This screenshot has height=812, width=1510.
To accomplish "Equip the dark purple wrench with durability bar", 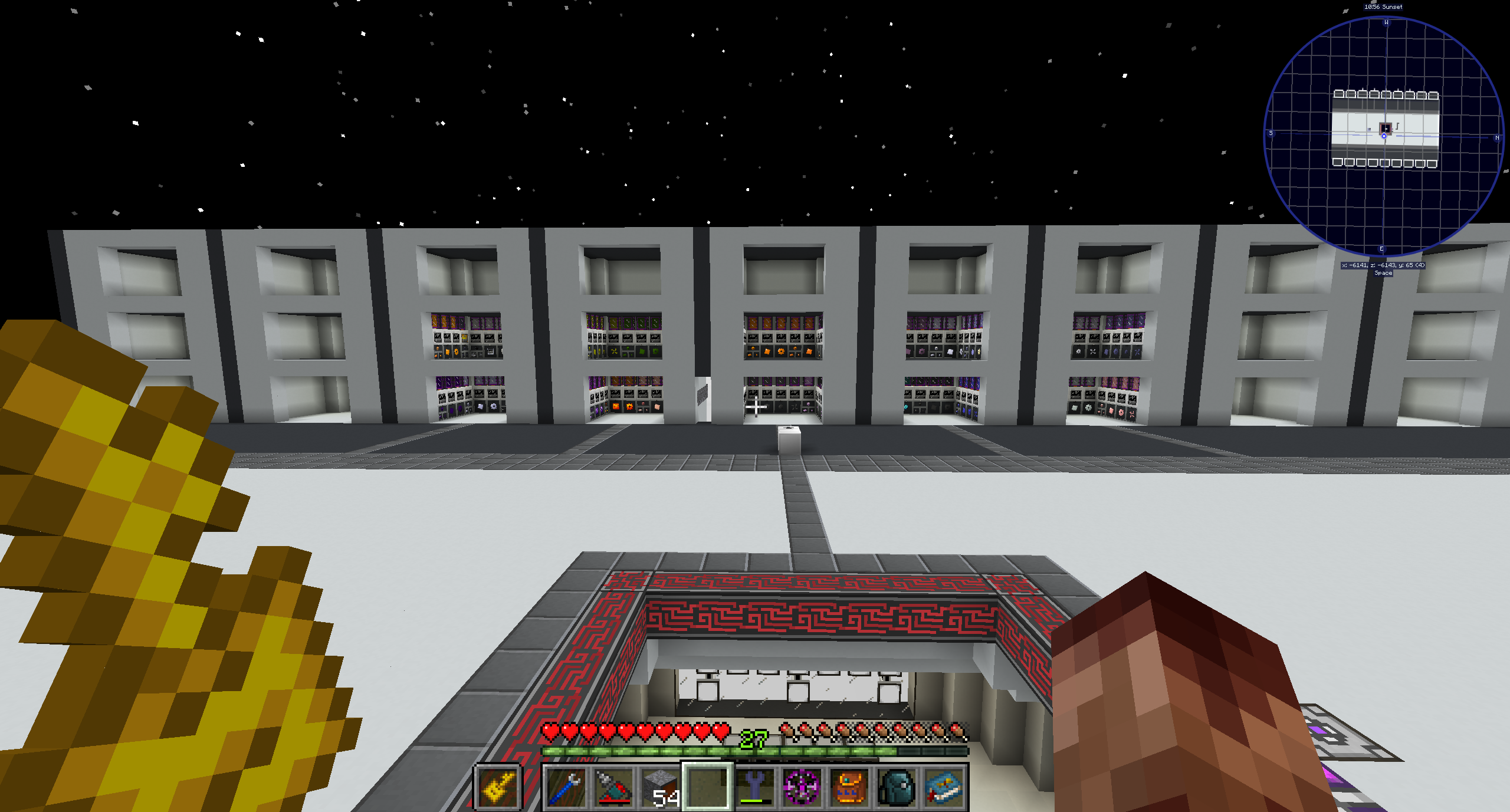I will pos(754,787).
